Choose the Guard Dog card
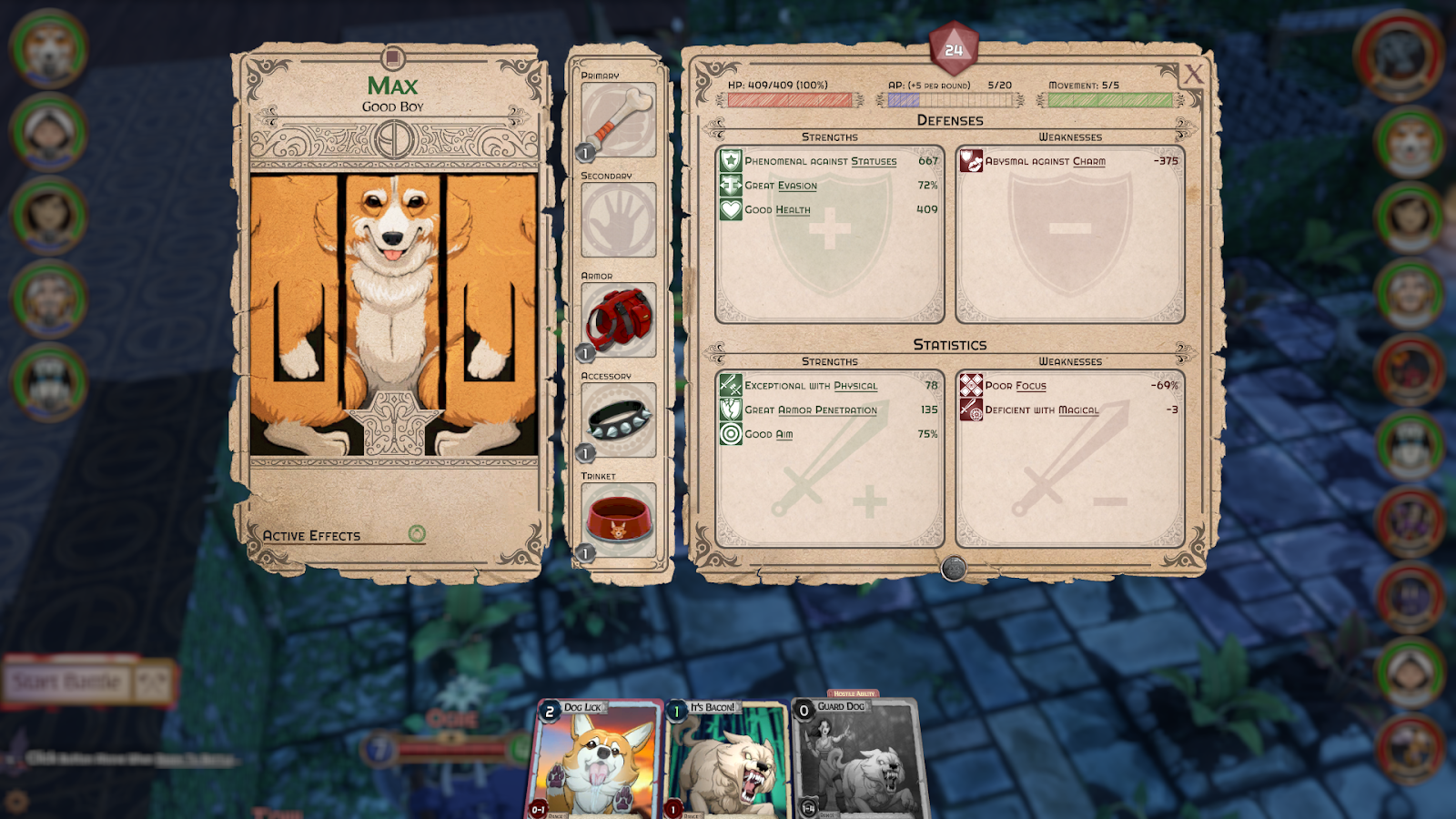 click(x=855, y=760)
